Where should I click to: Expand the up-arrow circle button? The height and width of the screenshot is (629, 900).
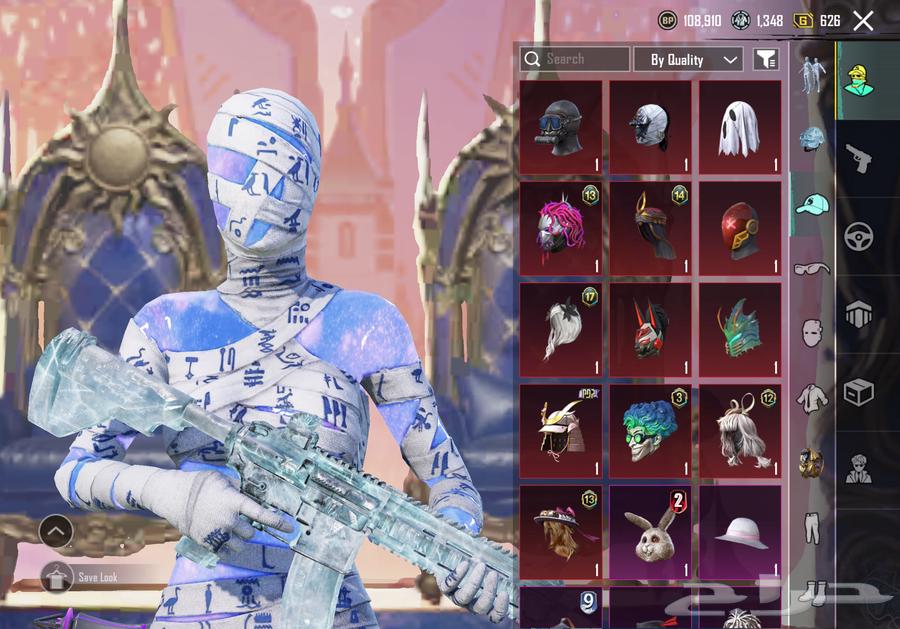coord(56,531)
